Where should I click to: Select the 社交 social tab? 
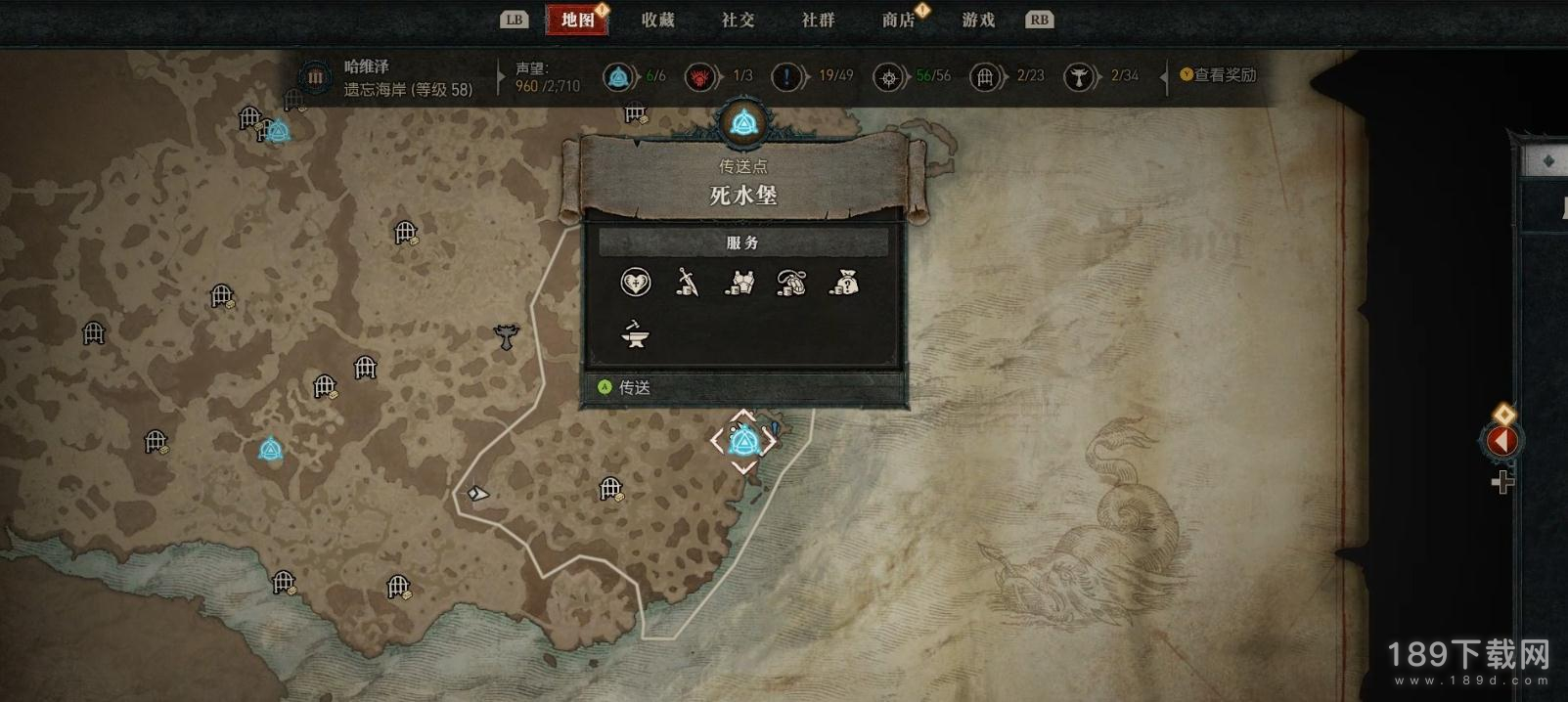click(739, 20)
